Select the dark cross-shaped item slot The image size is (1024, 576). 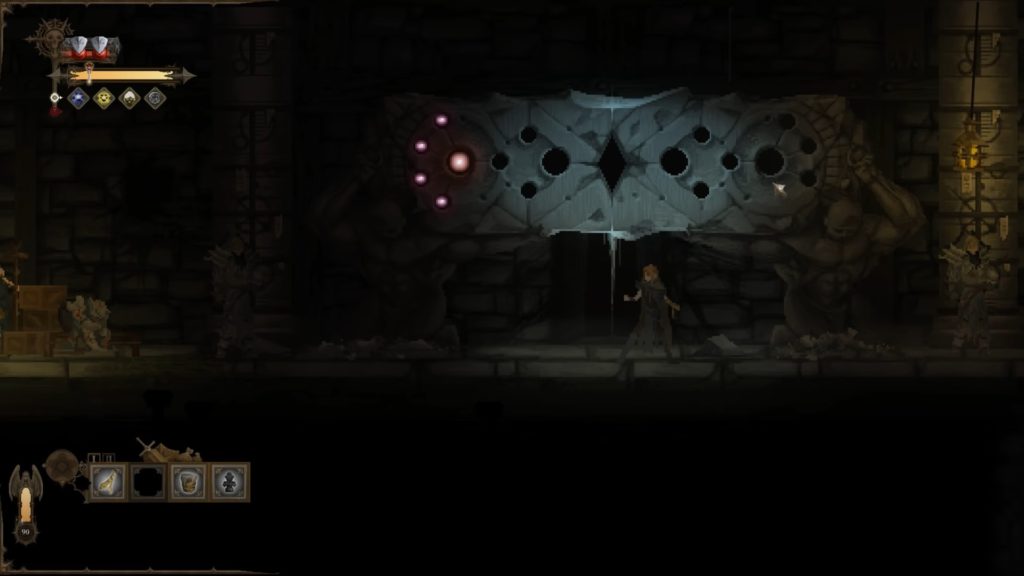pos(229,482)
